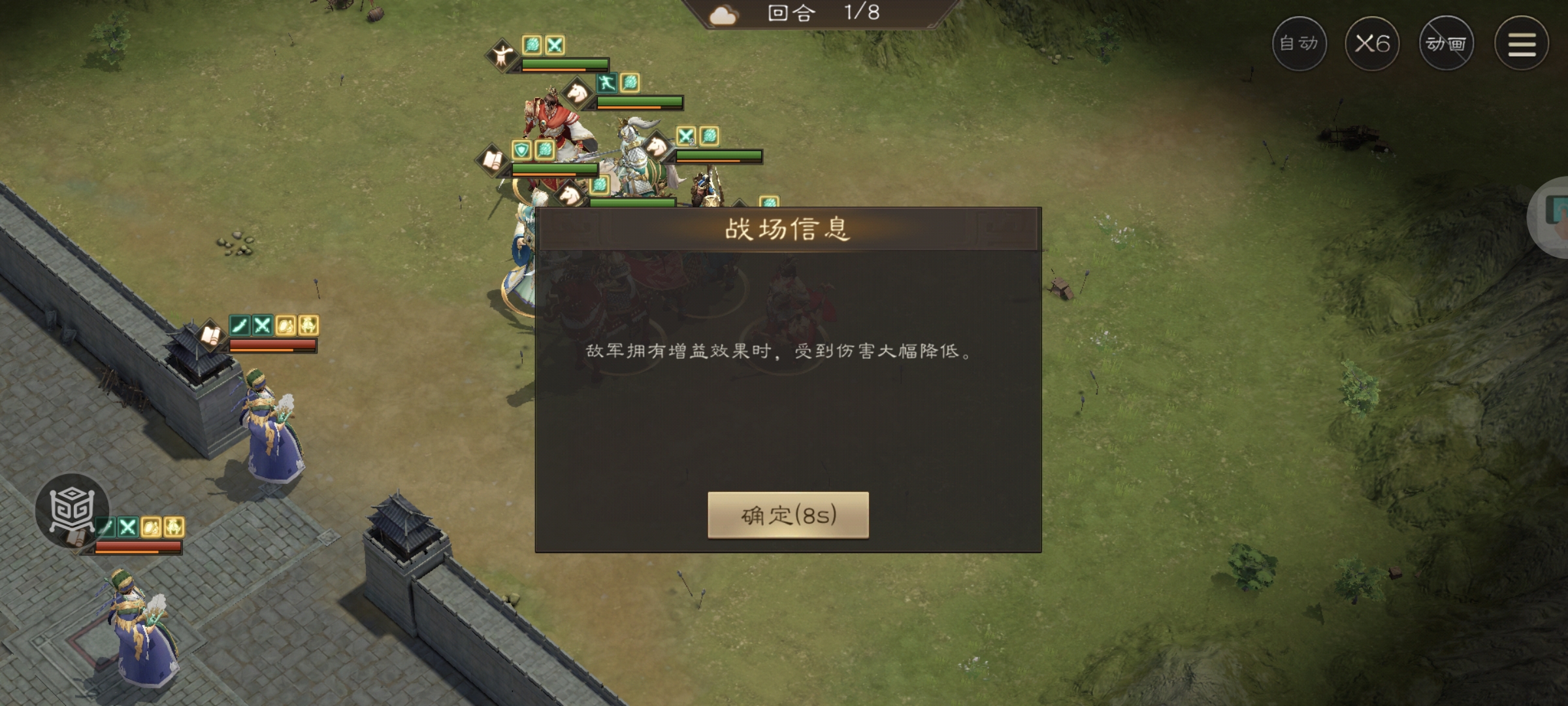
Task: Toggle the 自动 auto-battle button
Action: click(x=1300, y=44)
